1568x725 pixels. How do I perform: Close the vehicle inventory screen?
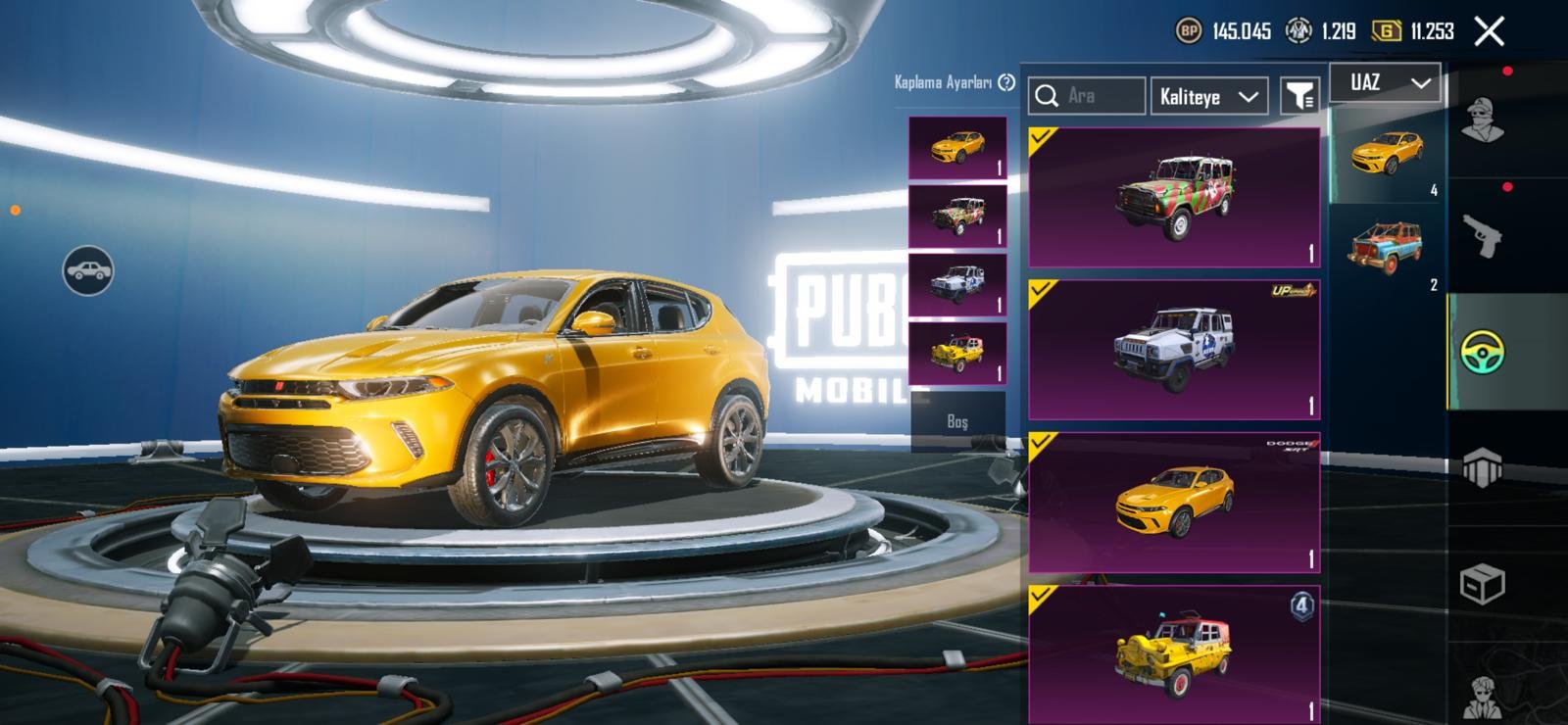[x=1489, y=31]
